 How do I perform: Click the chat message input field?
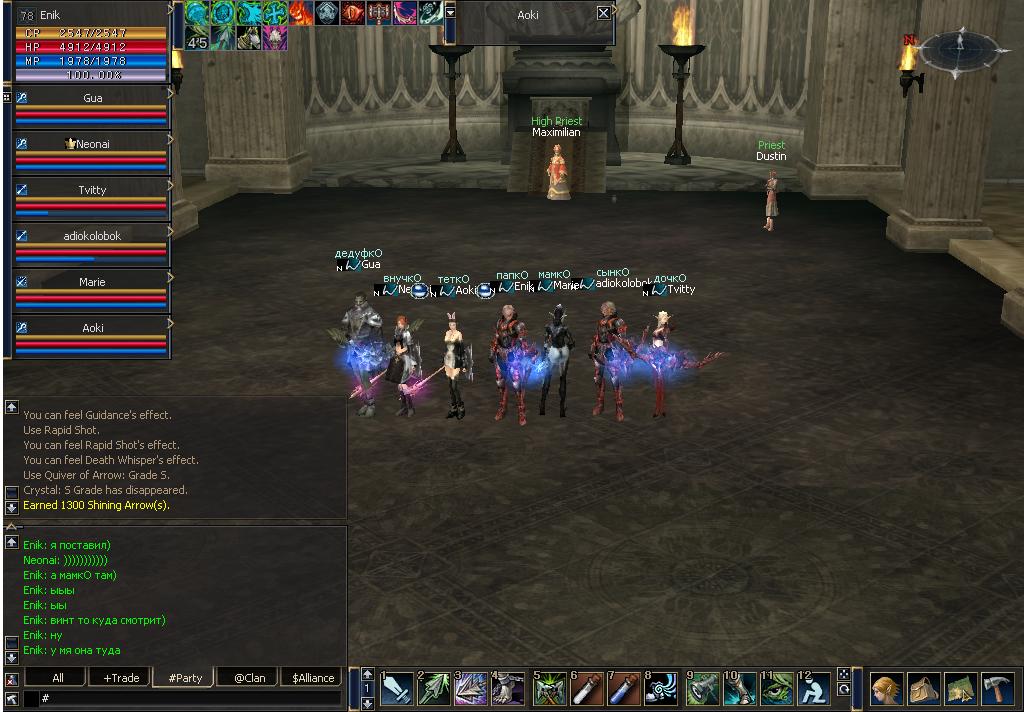(190, 697)
